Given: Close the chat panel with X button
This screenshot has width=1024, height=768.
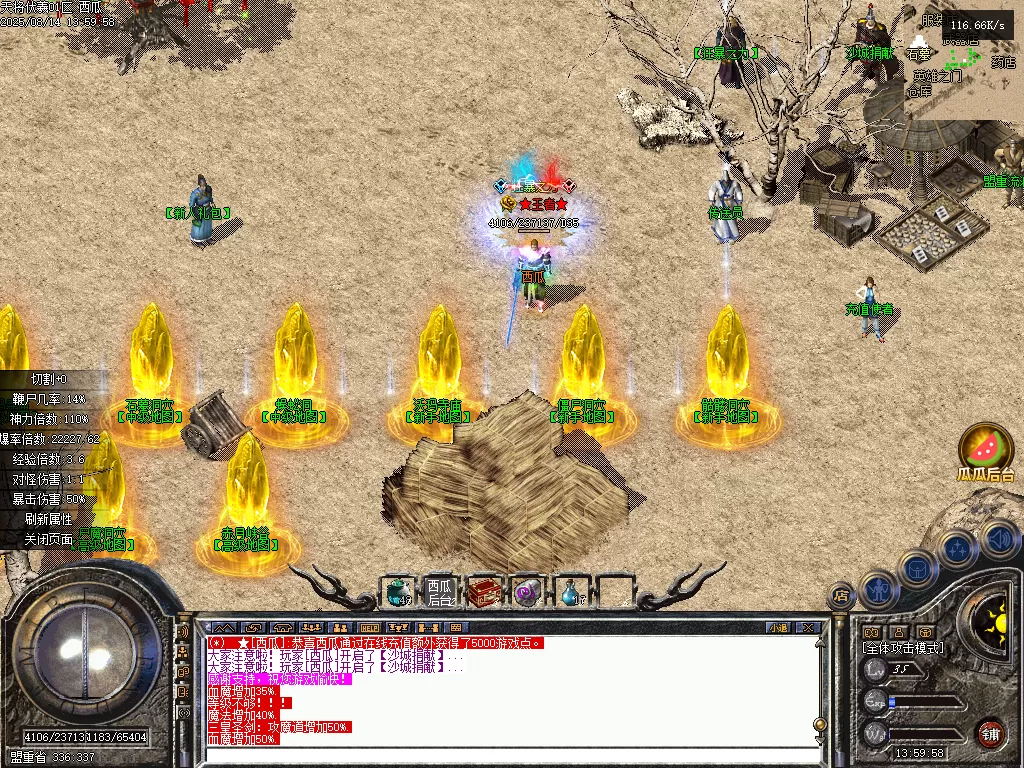Looking at the screenshot, I should (x=808, y=628).
